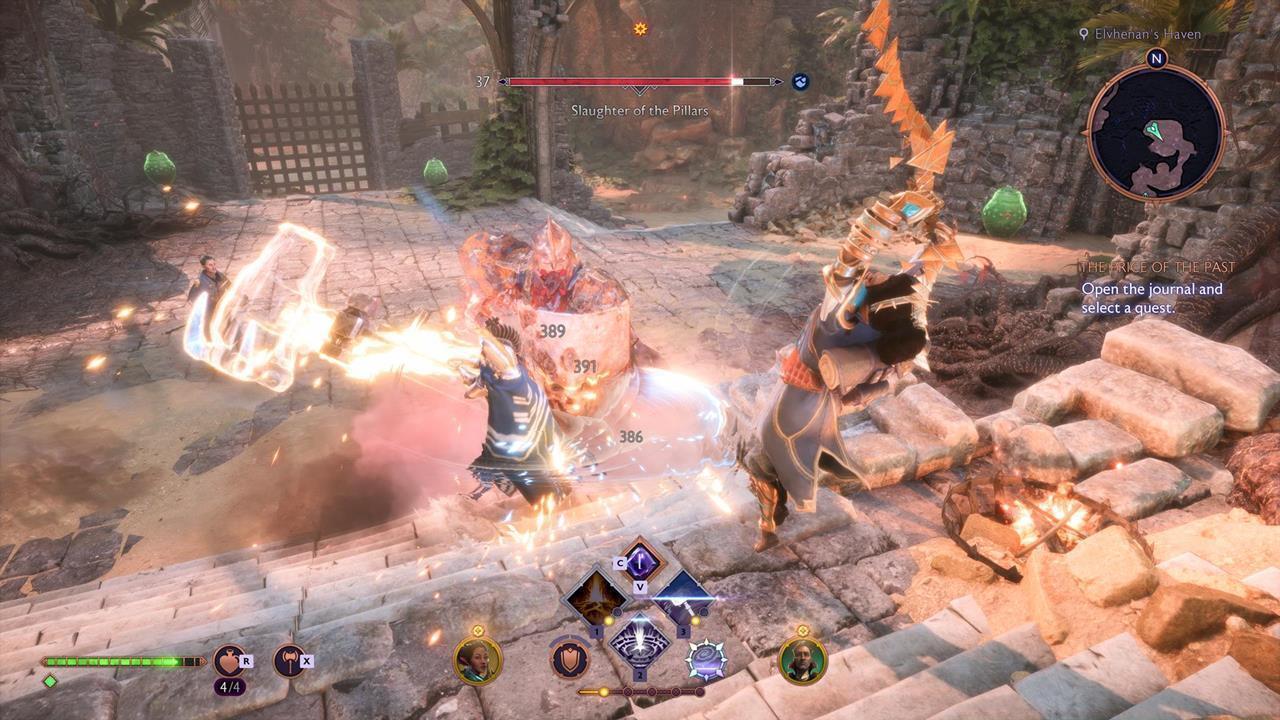Click the green diamond under the health bar

(49, 683)
